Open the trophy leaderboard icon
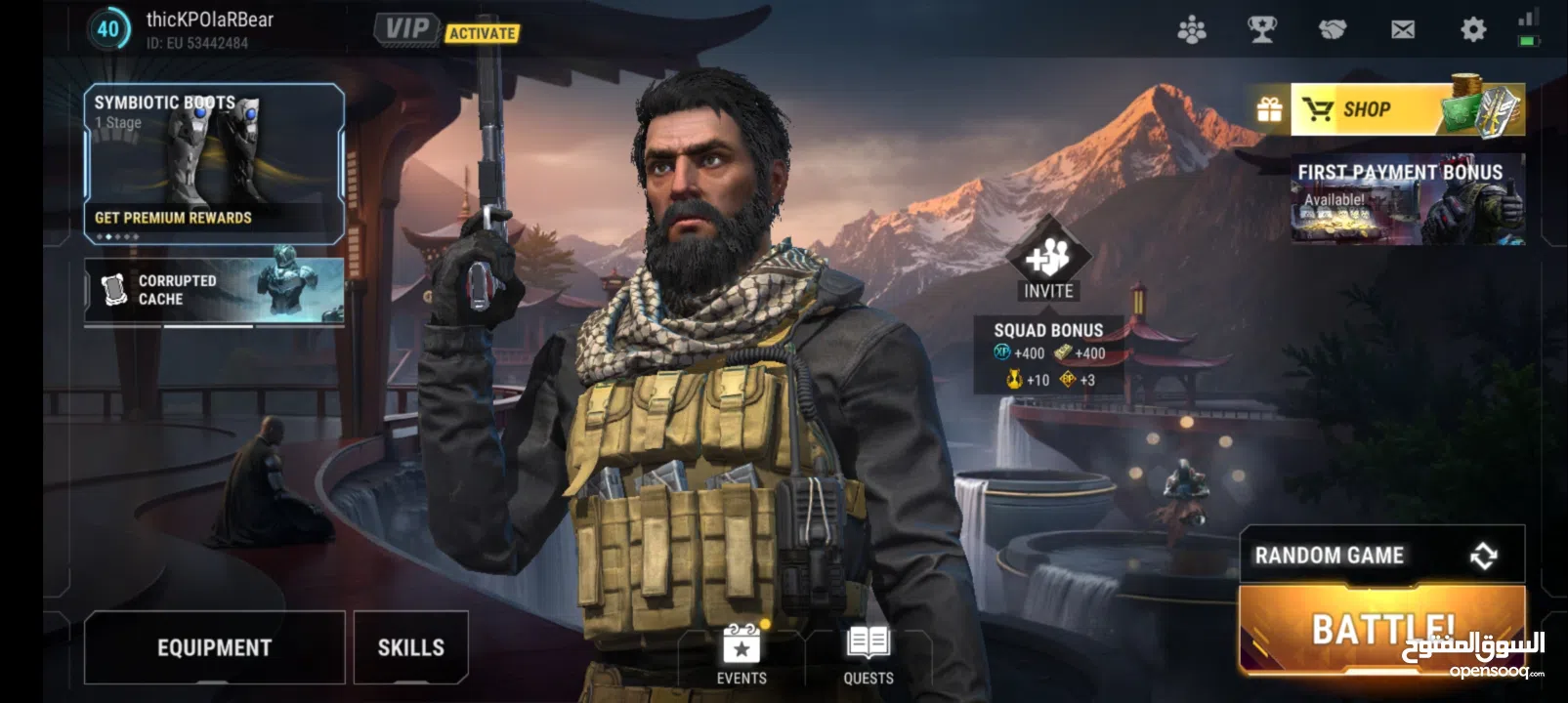The height and width of the screenshot is (703, 1568). pyautogui.click(x=1263, y=29)
